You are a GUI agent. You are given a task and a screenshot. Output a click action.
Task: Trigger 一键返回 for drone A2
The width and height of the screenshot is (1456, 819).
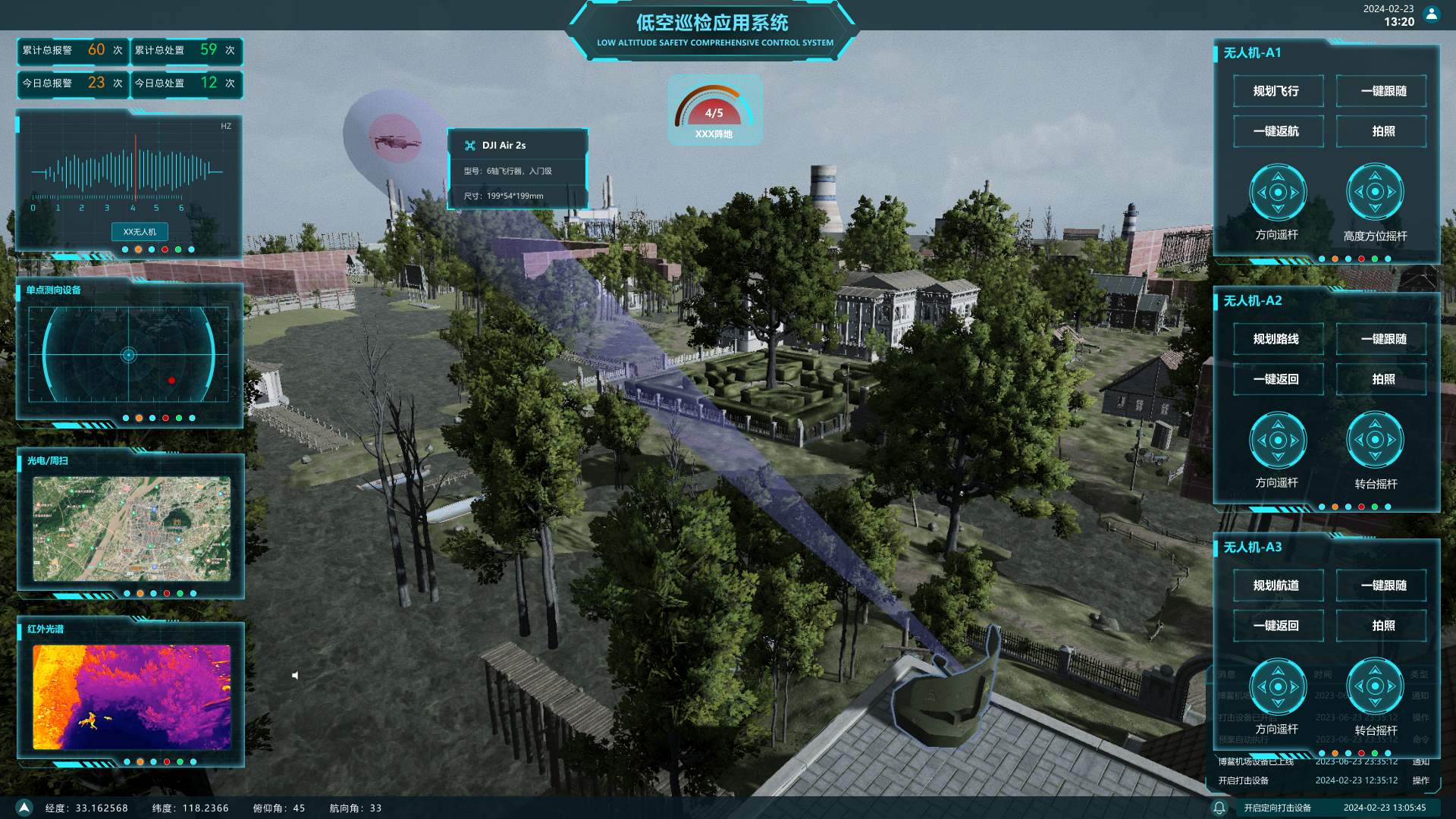point(1277,379)
